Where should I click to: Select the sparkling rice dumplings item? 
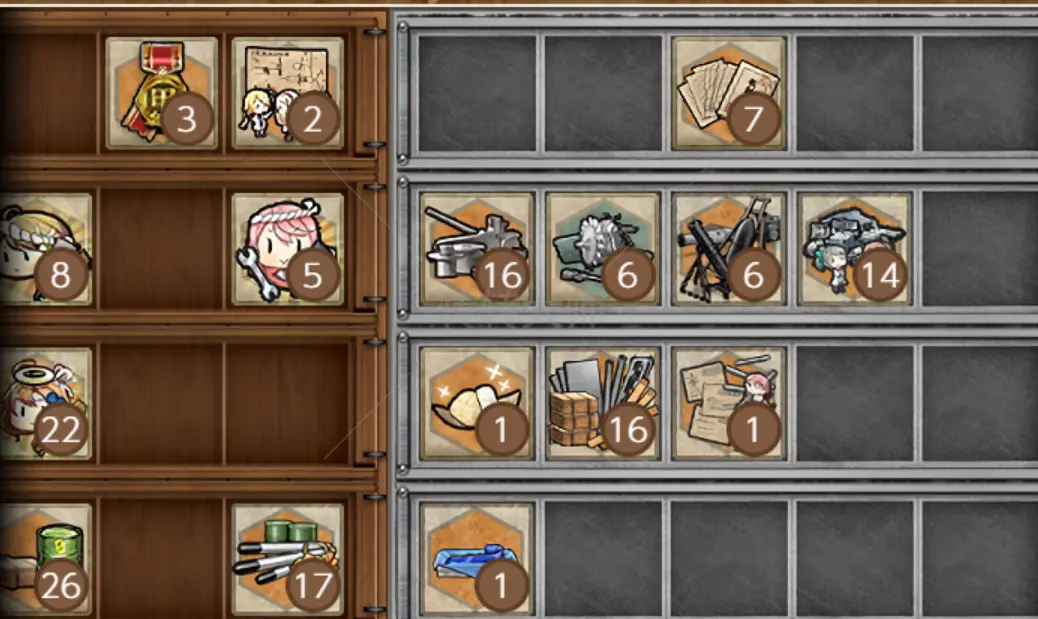click(477, 403)
